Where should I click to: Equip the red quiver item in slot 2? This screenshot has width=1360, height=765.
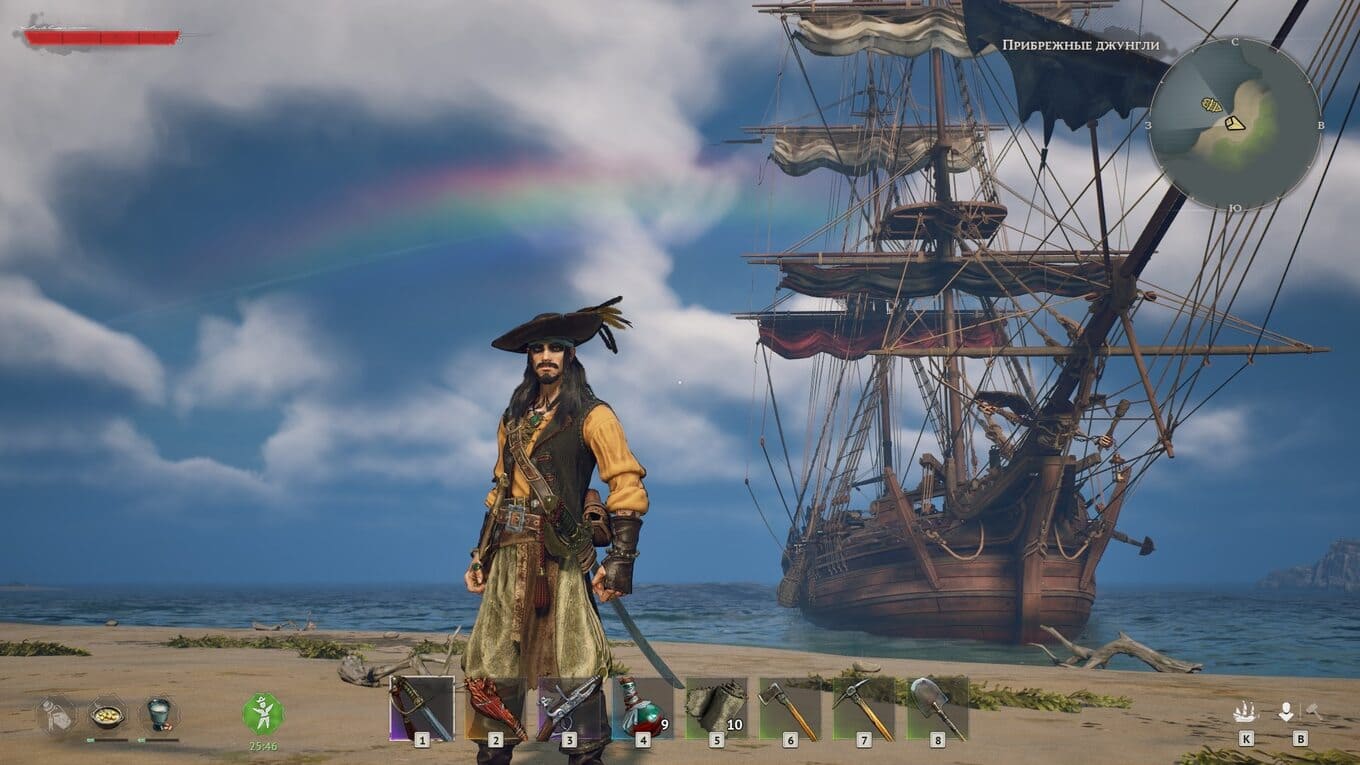pos(495,708)
